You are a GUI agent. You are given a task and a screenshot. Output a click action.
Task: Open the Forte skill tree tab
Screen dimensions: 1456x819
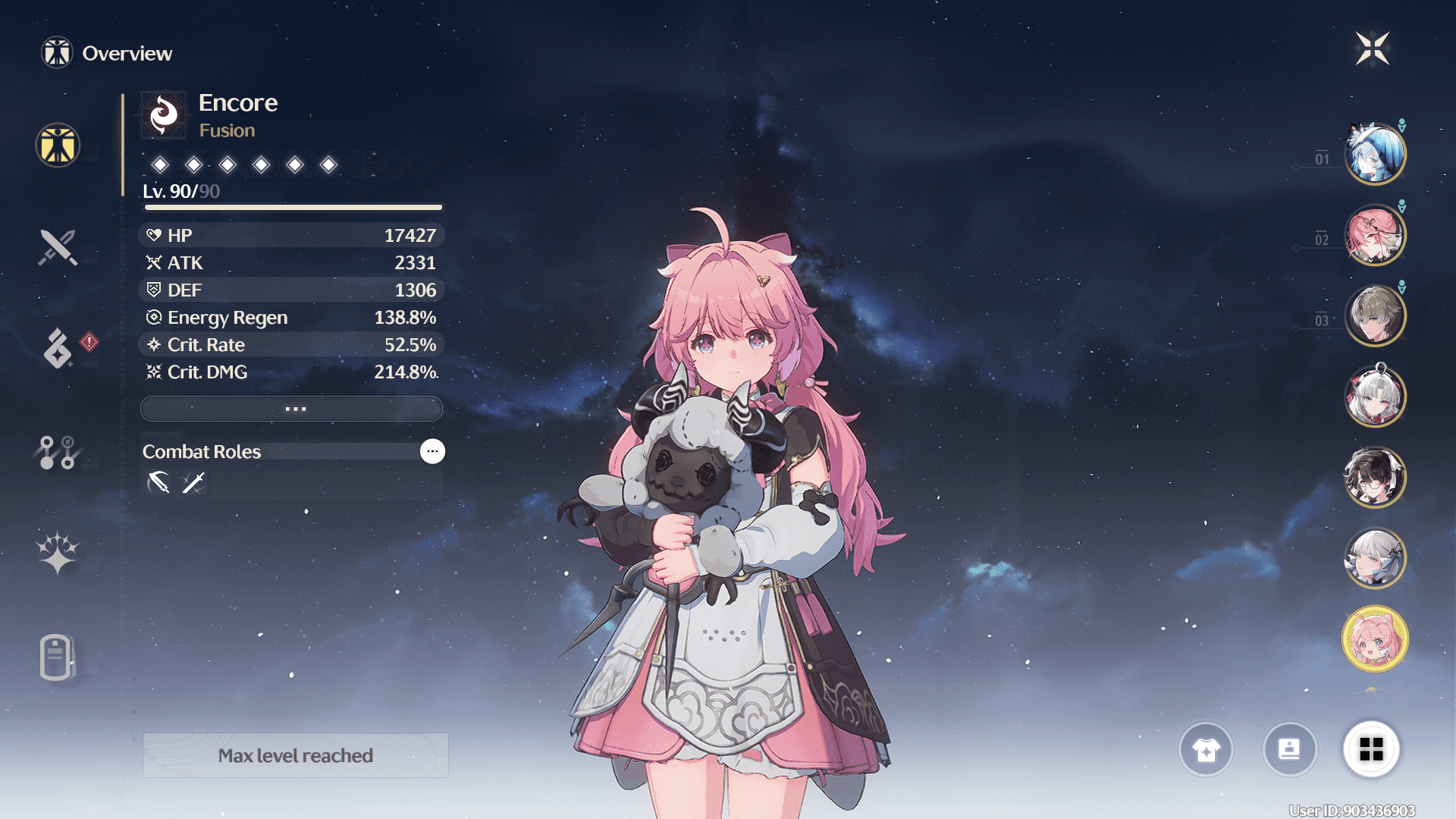coord(58,453)
